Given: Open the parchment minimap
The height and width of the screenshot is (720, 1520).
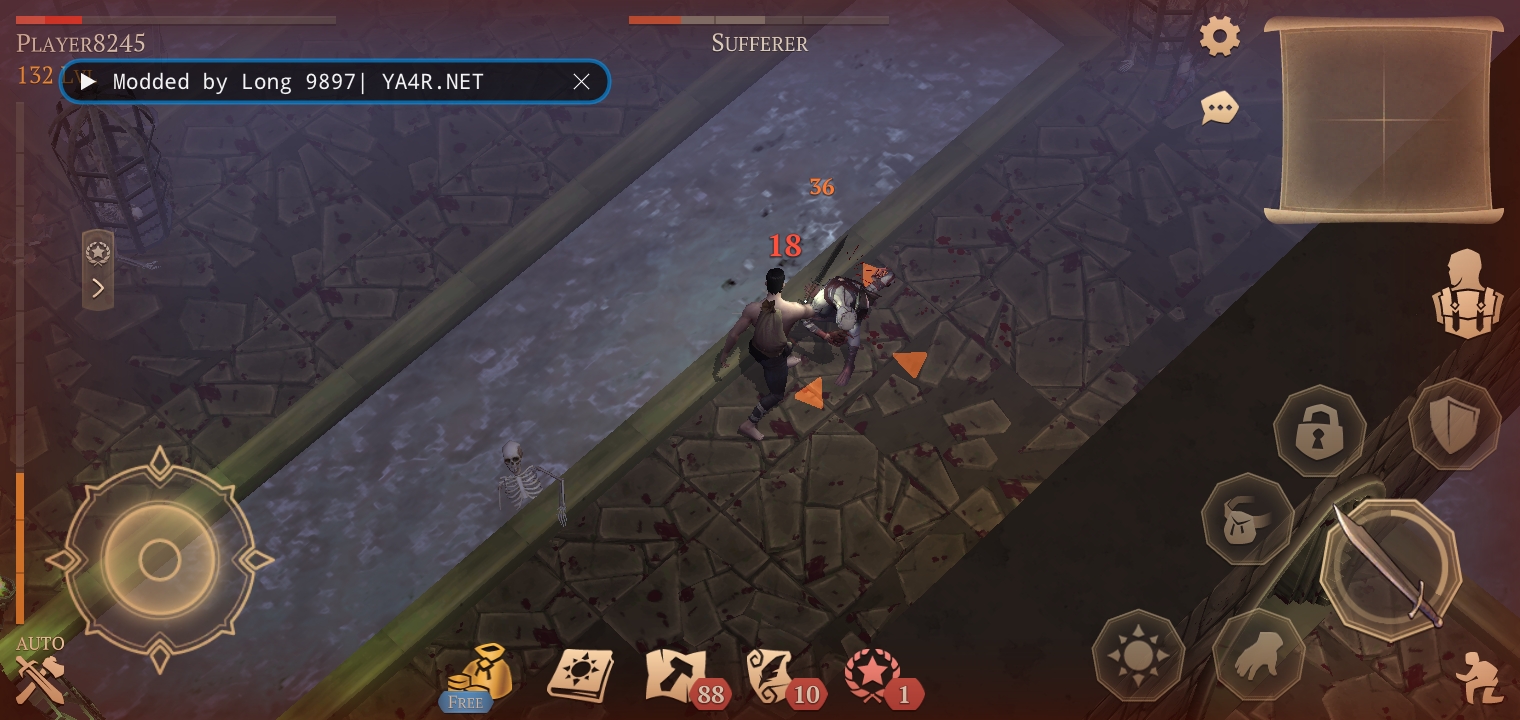Looking at the screenshot, I should [x=1384, y=120].
